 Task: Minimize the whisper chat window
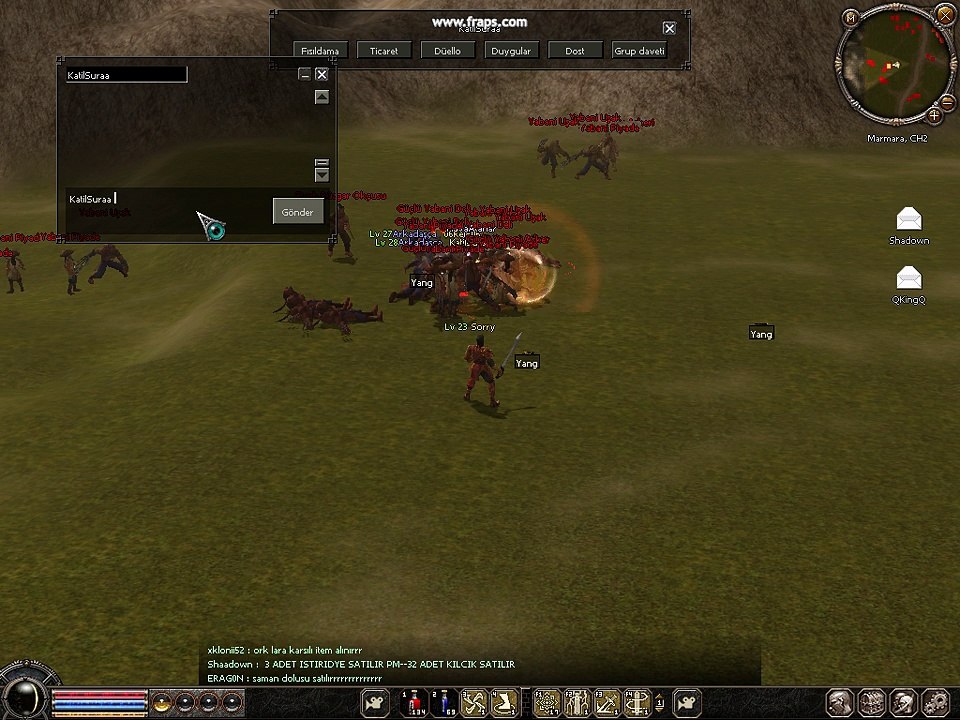[304, 74]
